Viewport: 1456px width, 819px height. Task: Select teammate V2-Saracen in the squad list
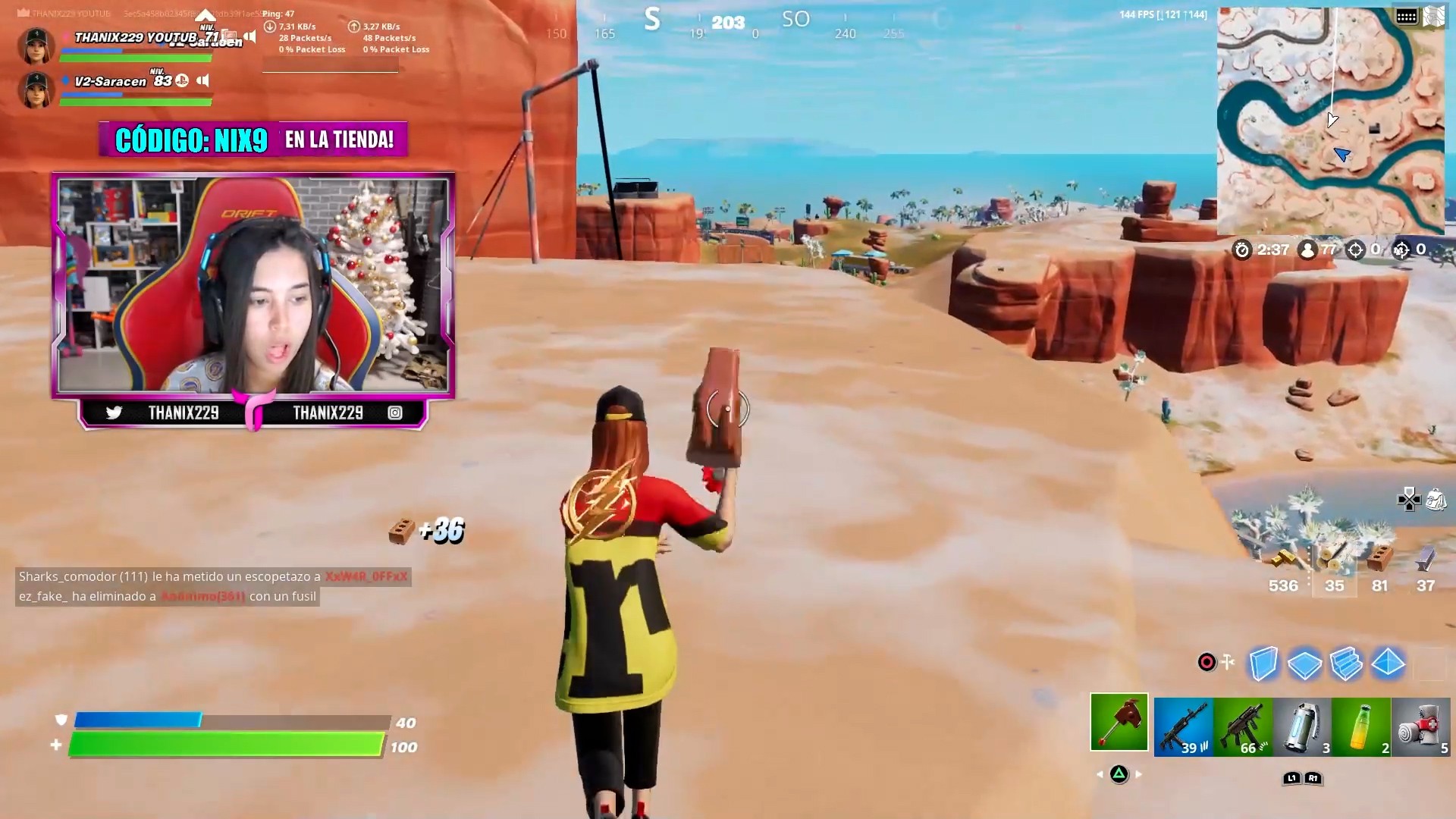pos(110,82)
